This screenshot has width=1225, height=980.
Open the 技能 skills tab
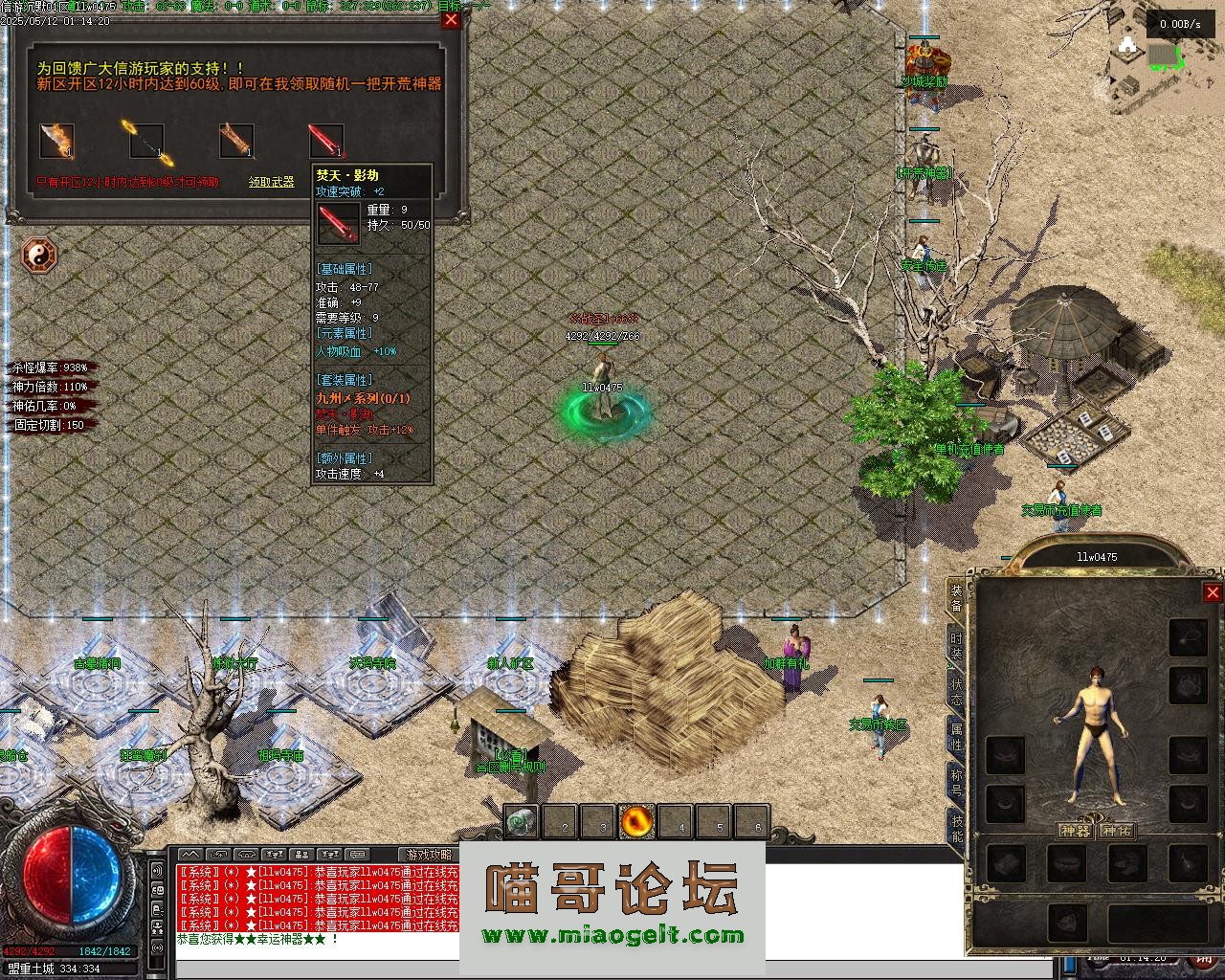[x=956, y=828]
